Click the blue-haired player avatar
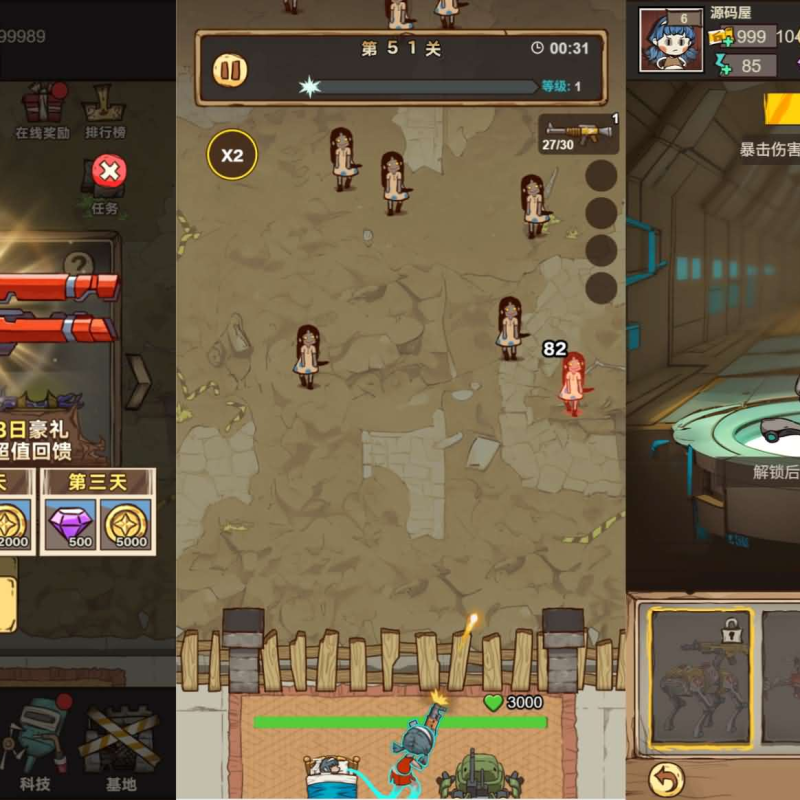 670,41
